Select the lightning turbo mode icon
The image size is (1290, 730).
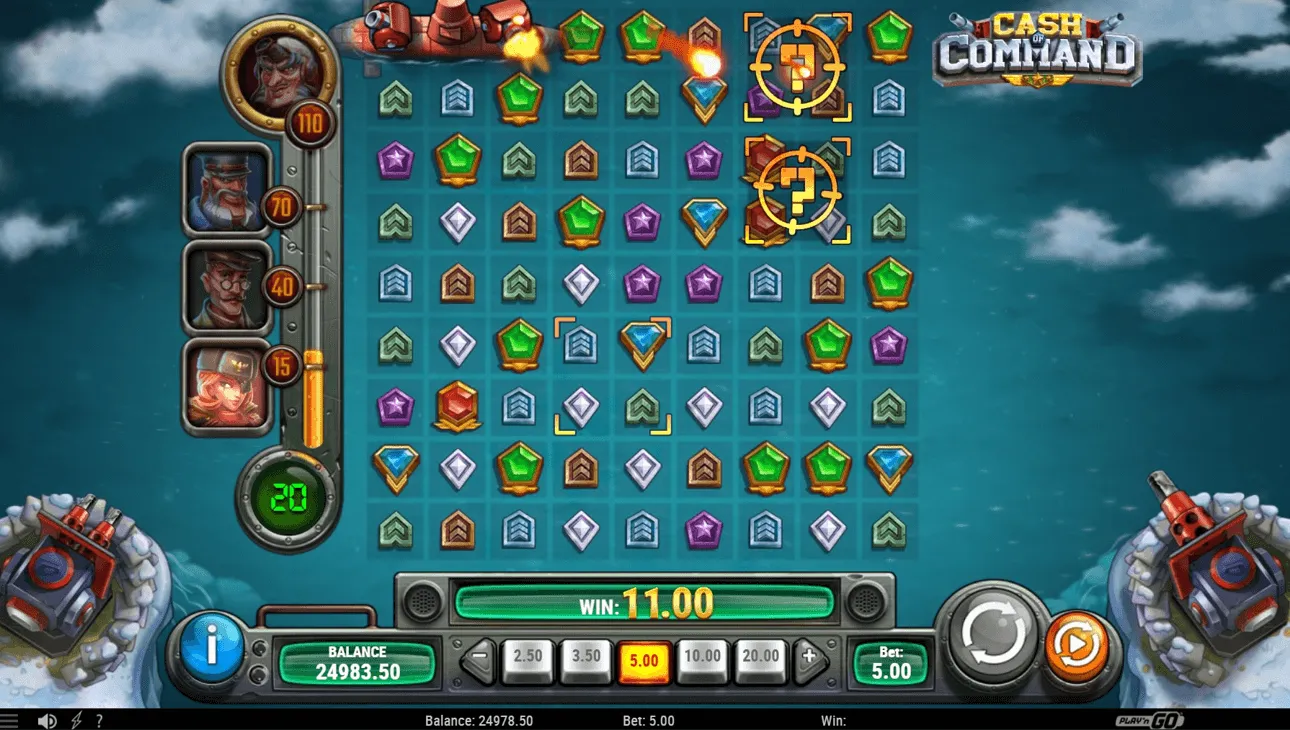77,719
